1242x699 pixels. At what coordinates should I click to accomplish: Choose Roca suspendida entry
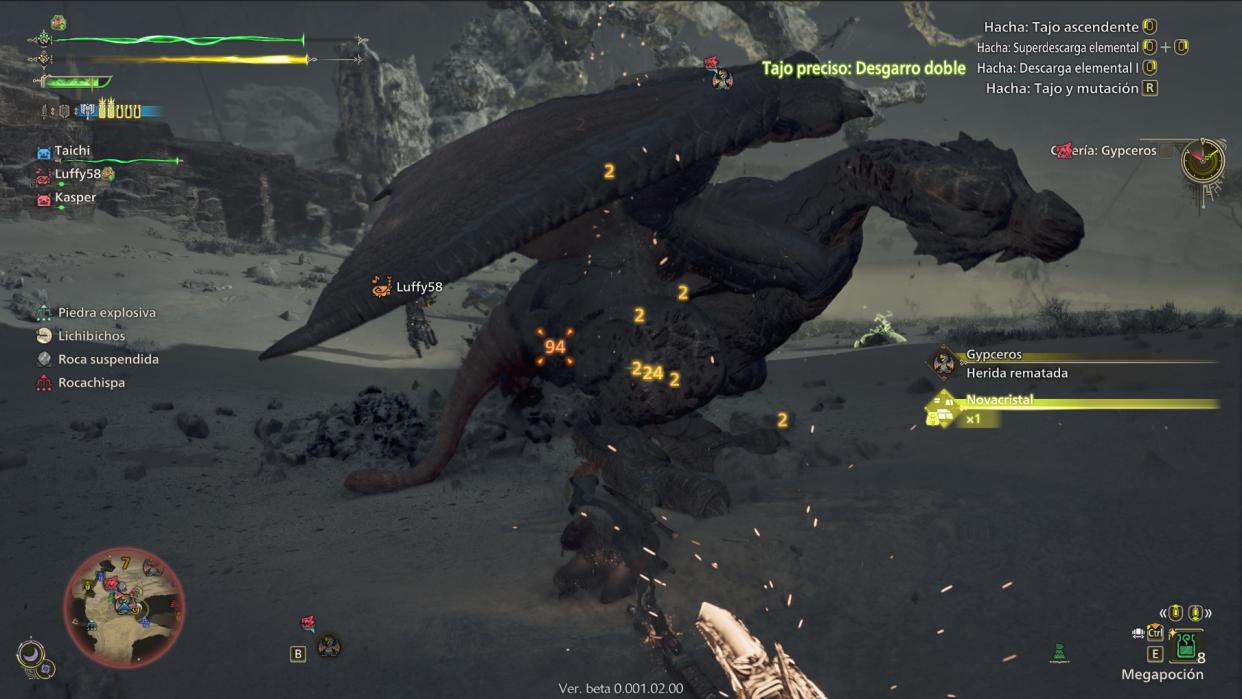tap(108, 359)
